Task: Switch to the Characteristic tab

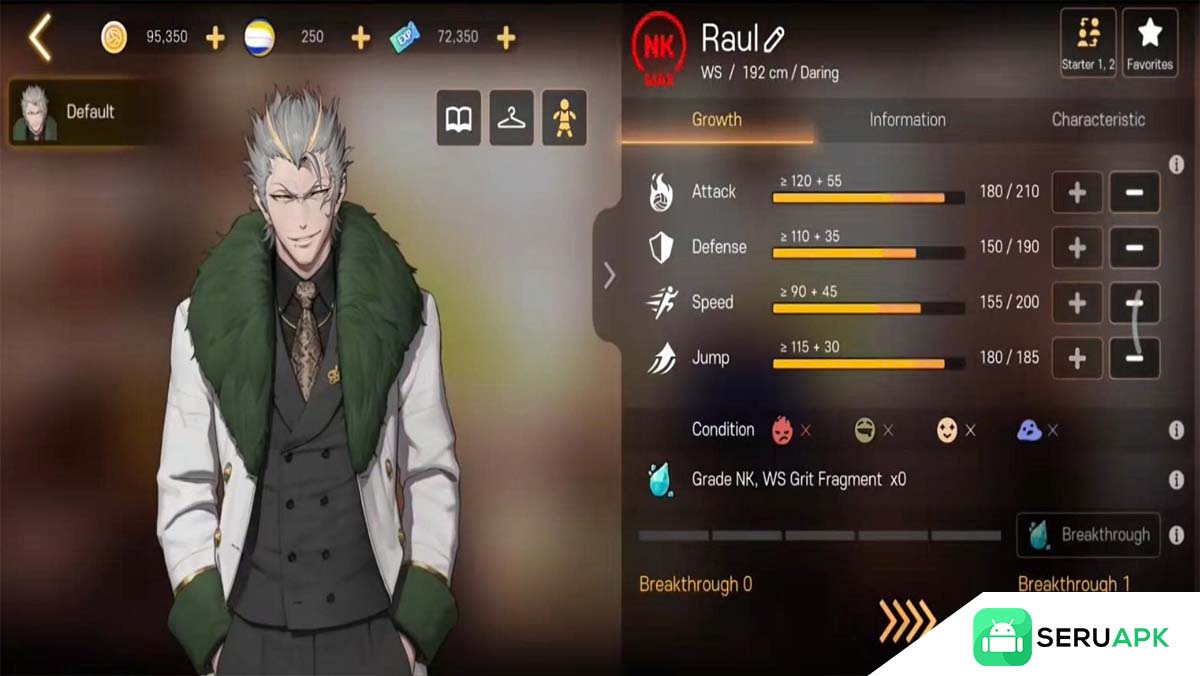Action: pos(1098,120)
